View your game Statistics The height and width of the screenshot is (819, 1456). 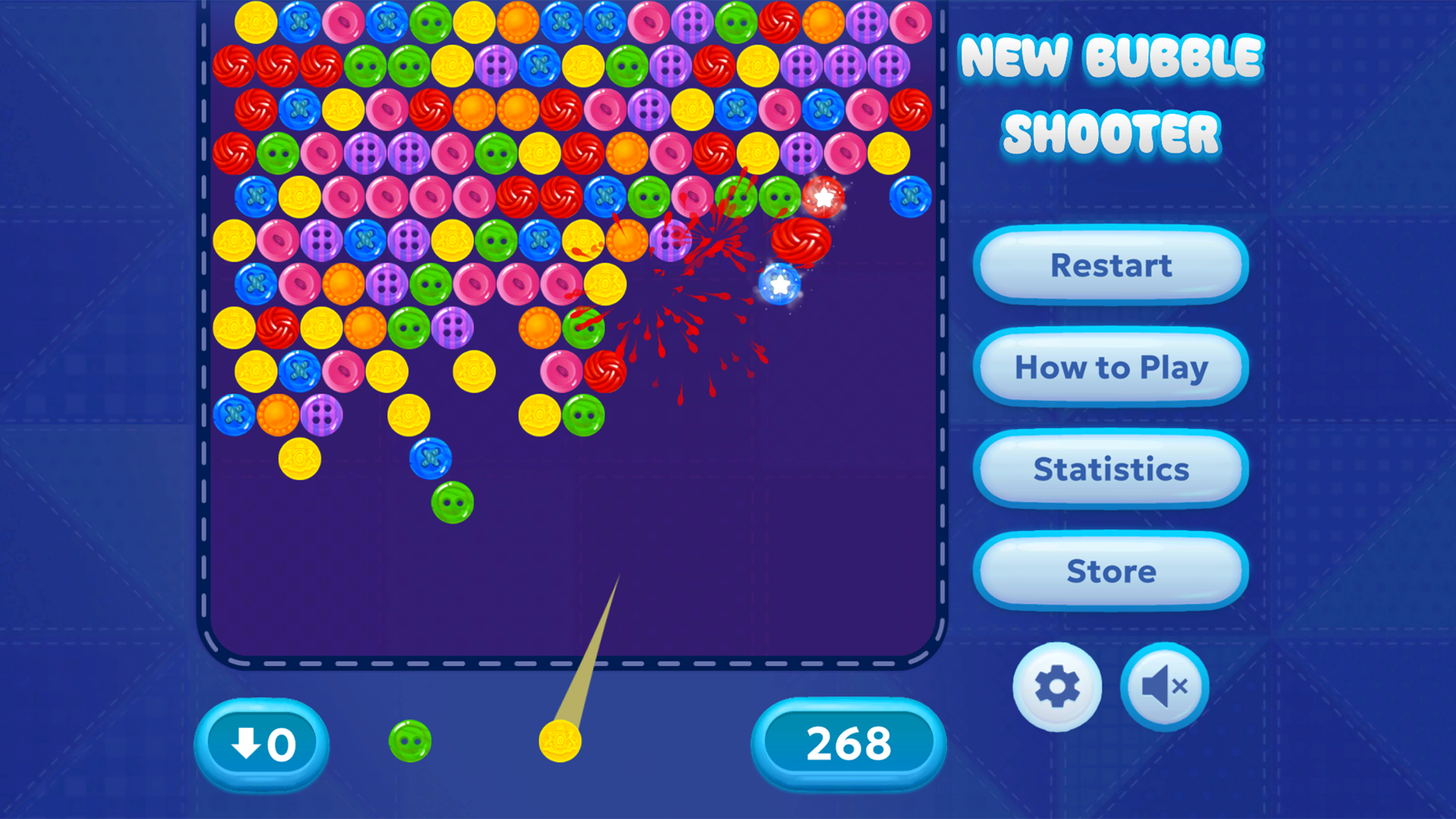(x=1110, y=469)
